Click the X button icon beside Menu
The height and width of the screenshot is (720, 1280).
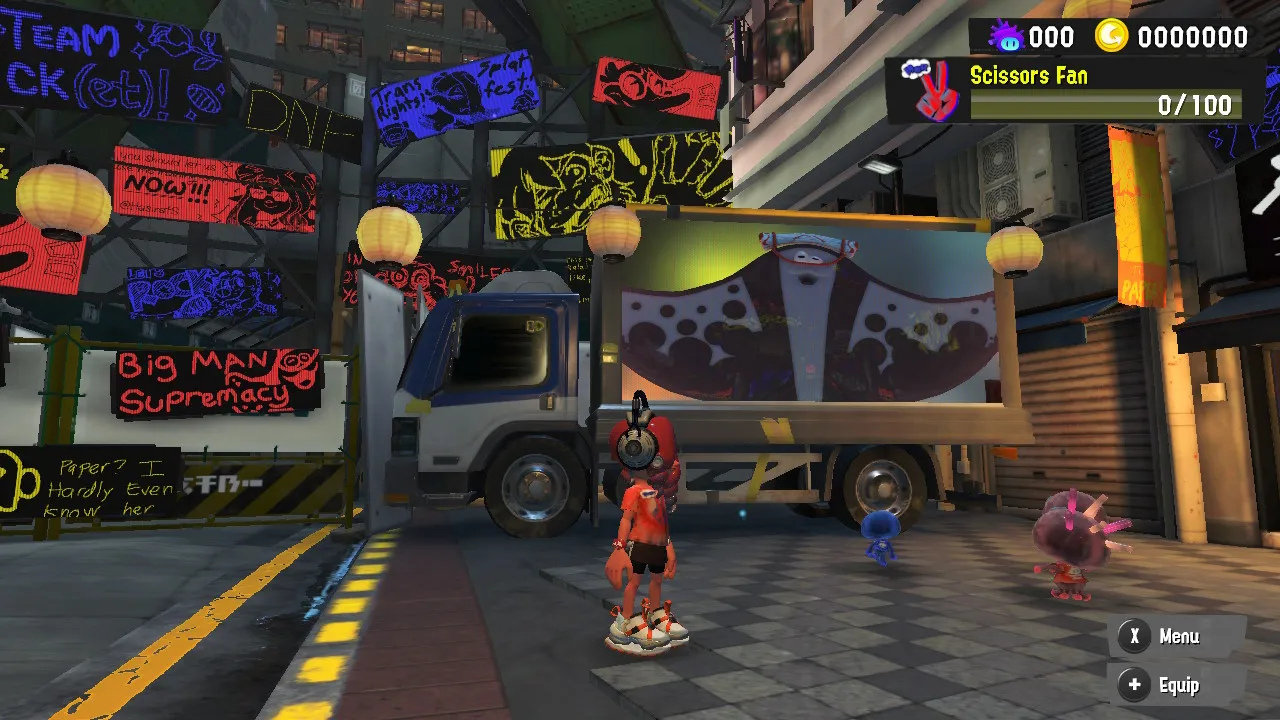[1135, 636]
